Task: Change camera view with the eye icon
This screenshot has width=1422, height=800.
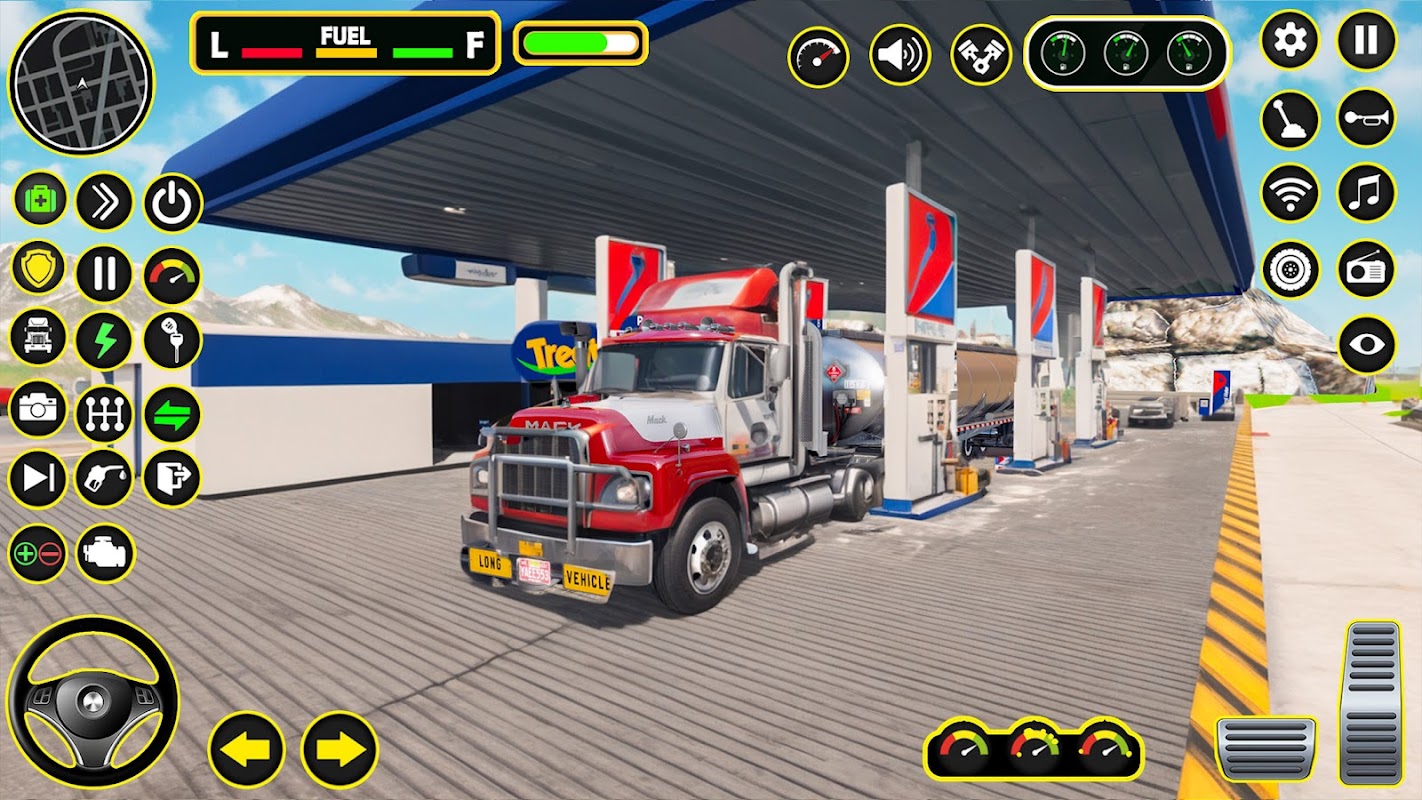Action: coord(1366,345)
